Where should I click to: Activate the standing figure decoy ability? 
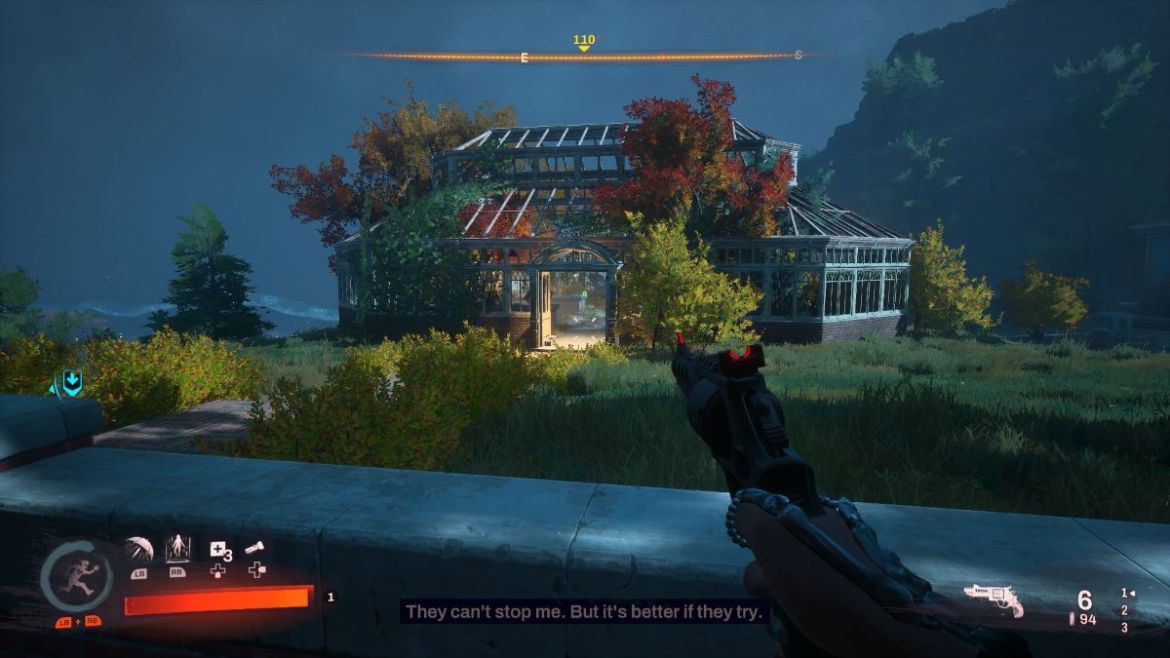(x=177, y=548)
